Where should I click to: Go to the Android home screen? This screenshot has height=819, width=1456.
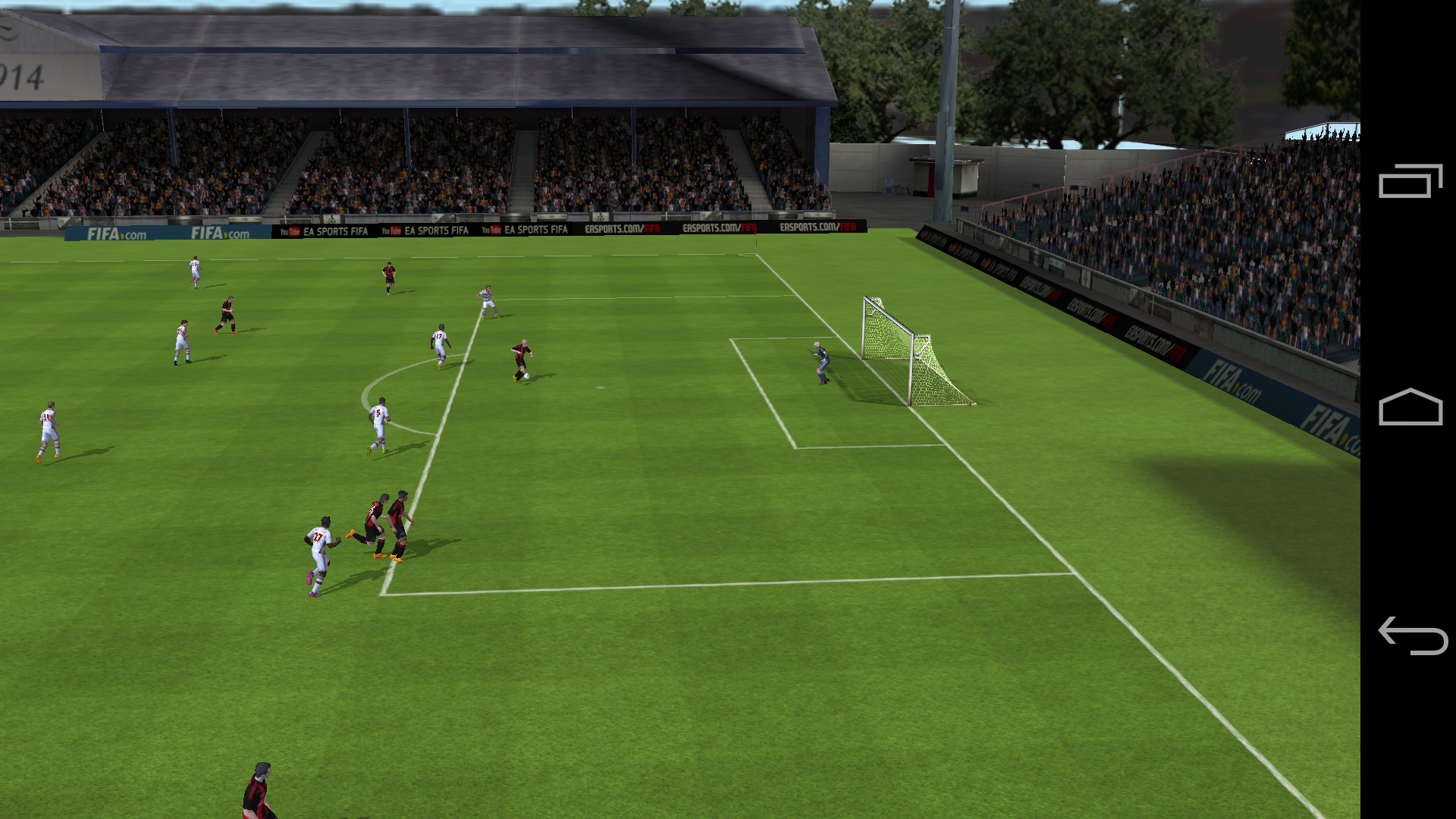[x=1410, y=408]
